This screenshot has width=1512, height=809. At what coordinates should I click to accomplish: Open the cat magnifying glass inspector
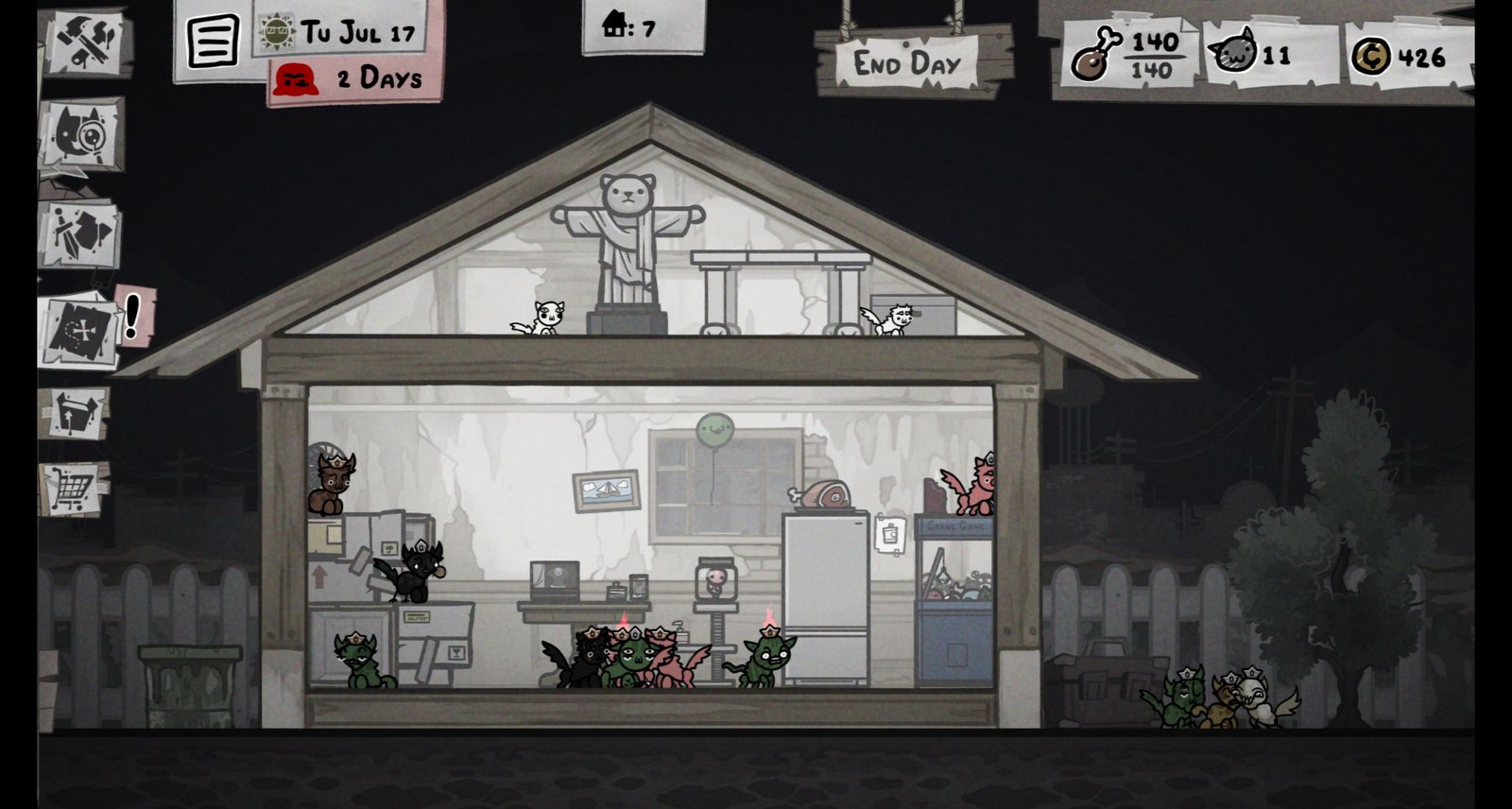coord(82,133)
